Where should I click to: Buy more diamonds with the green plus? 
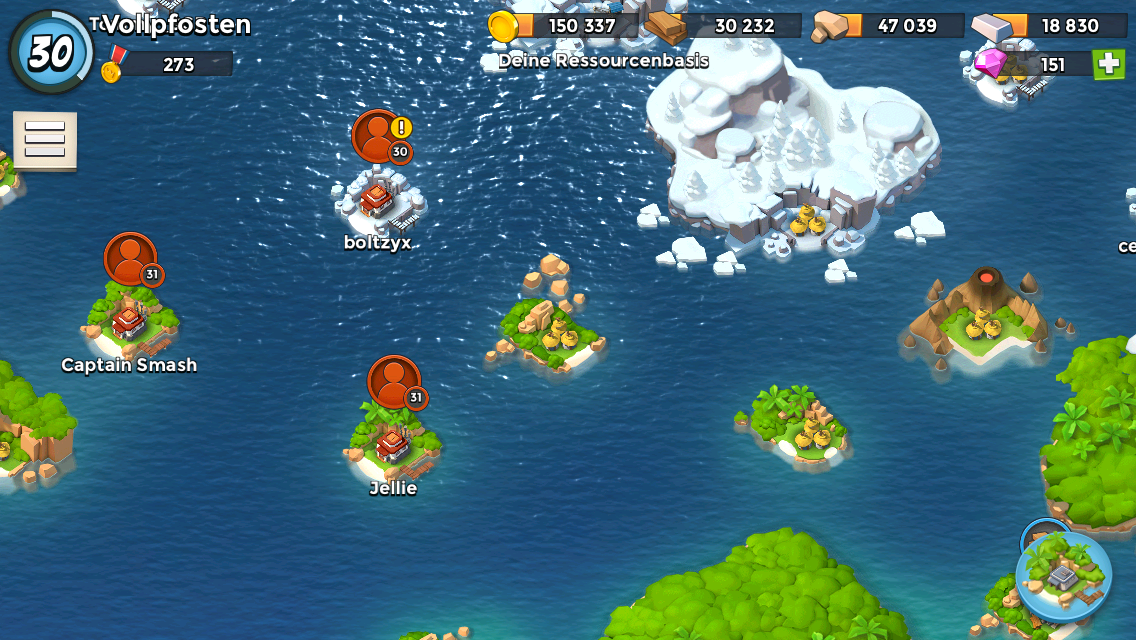coord(1108,64)
